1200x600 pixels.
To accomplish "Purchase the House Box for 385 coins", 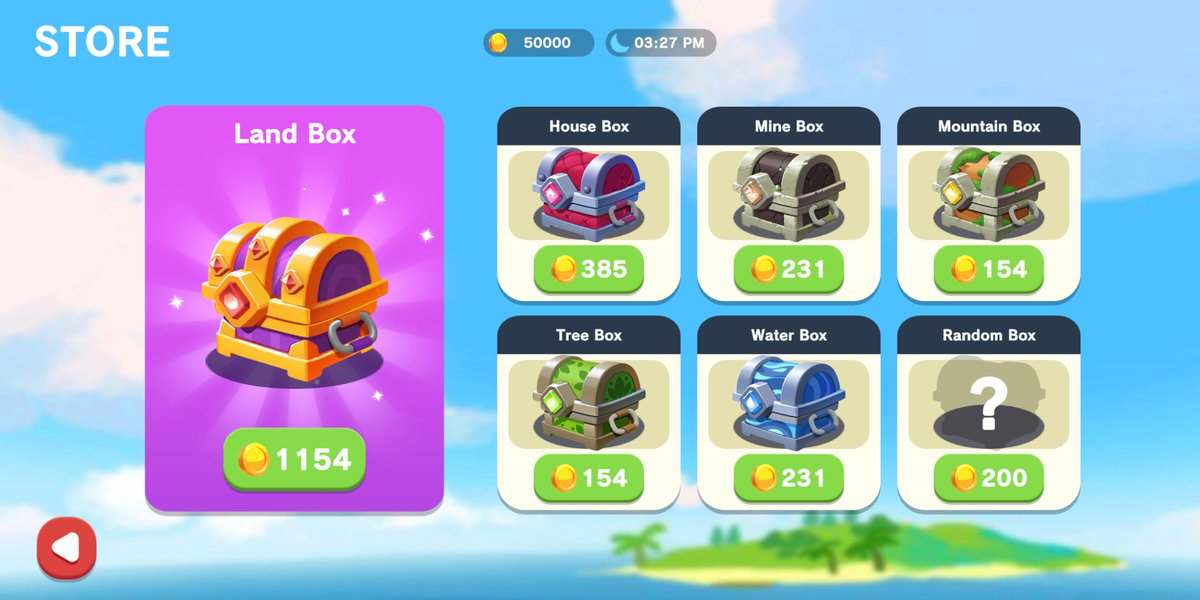I will (x=588, y=269).
